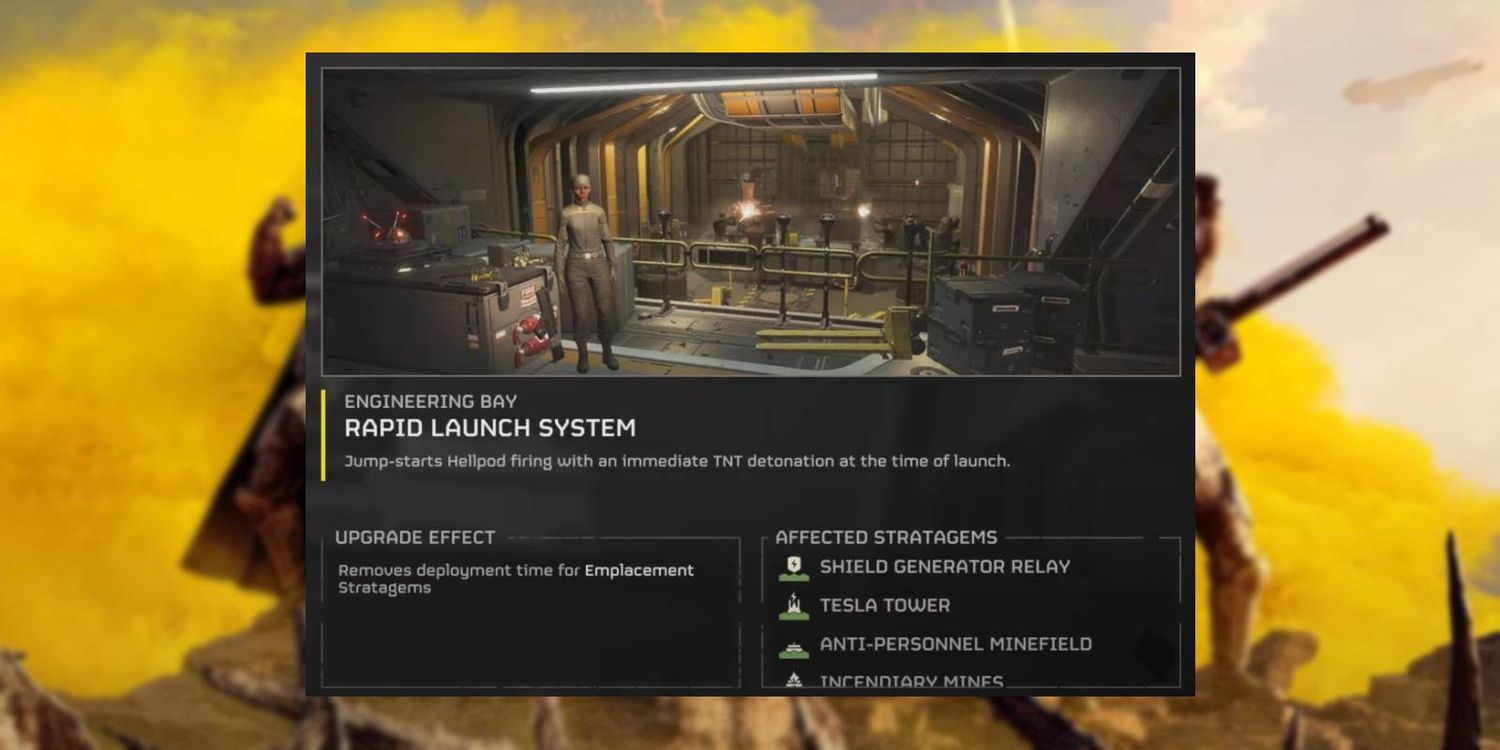Select Shield Generator Relay stratagem row
The width and height of the screenshot is (1500, 750).
944,567
